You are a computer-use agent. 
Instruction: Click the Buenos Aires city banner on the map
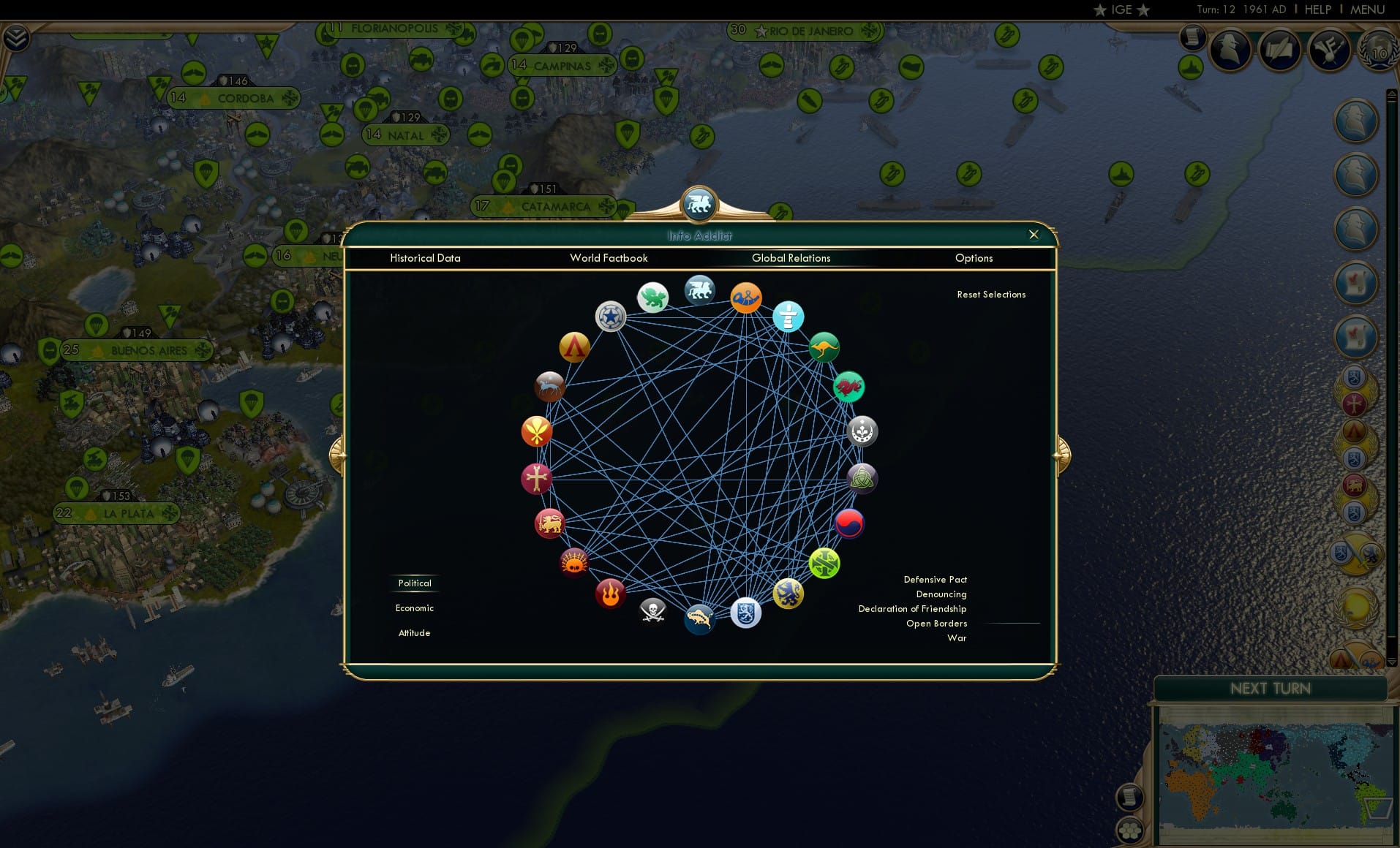[137, 350]
